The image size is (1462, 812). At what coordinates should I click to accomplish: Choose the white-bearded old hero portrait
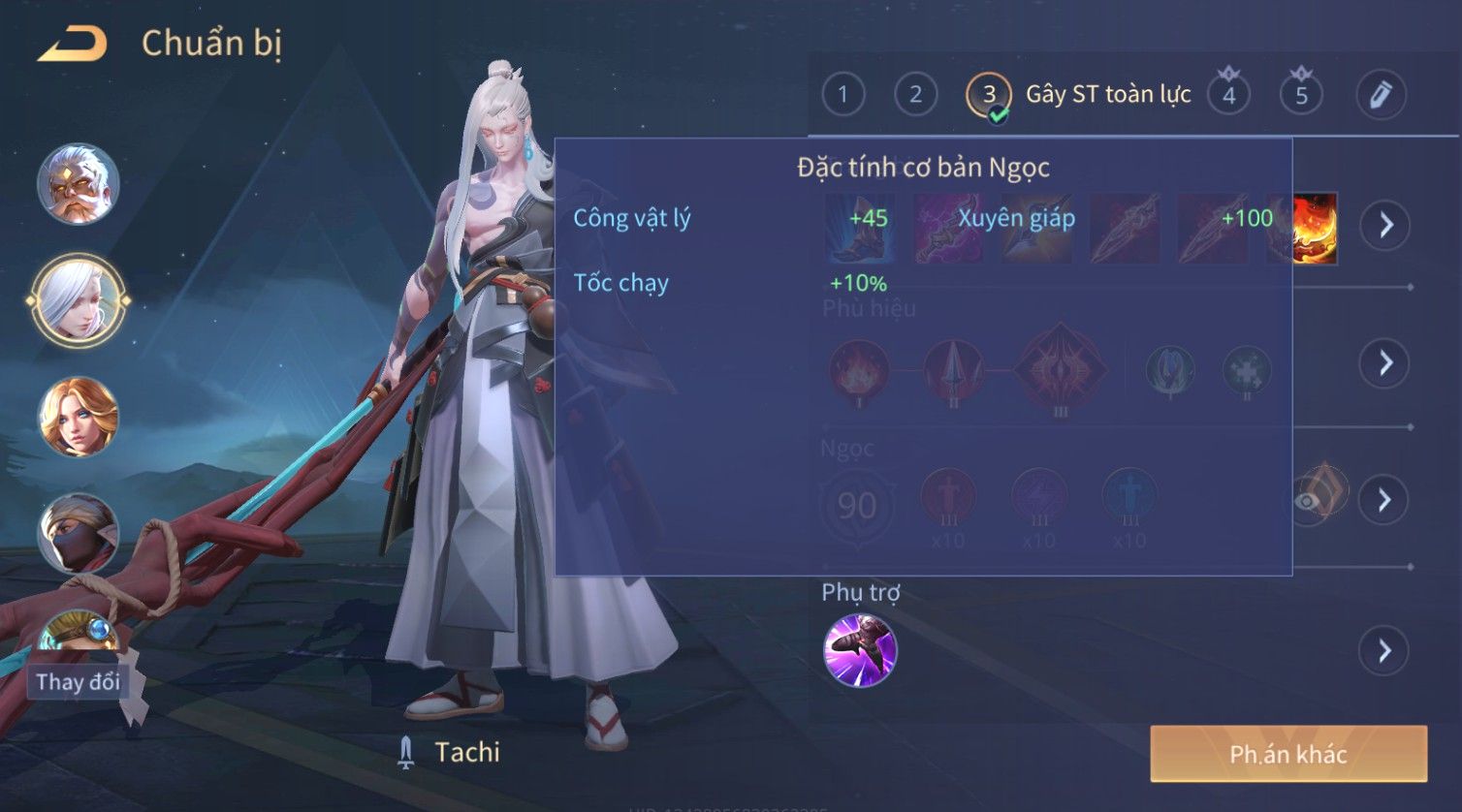[78, 184]
